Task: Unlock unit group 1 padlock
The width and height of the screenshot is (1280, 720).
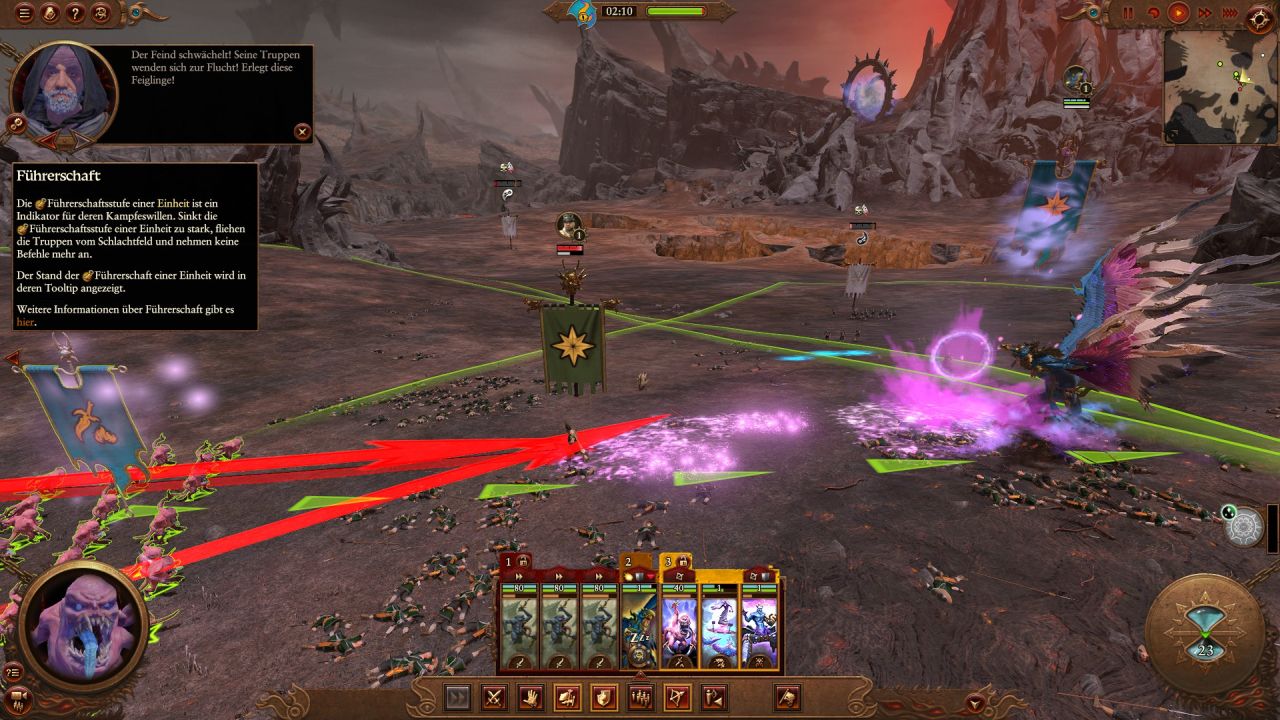Action: (x=523, y=561)
